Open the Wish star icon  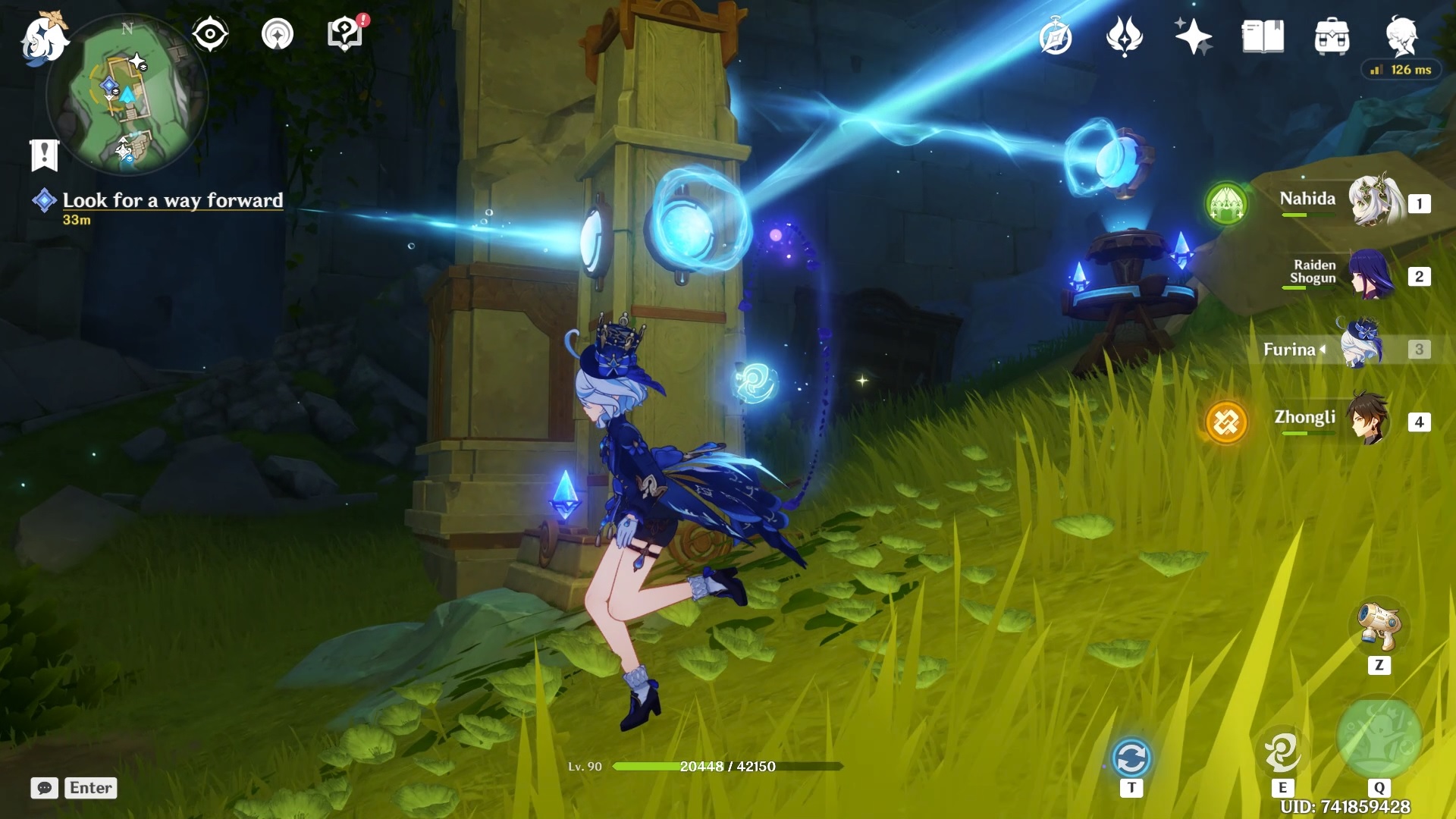point(1193,37)
